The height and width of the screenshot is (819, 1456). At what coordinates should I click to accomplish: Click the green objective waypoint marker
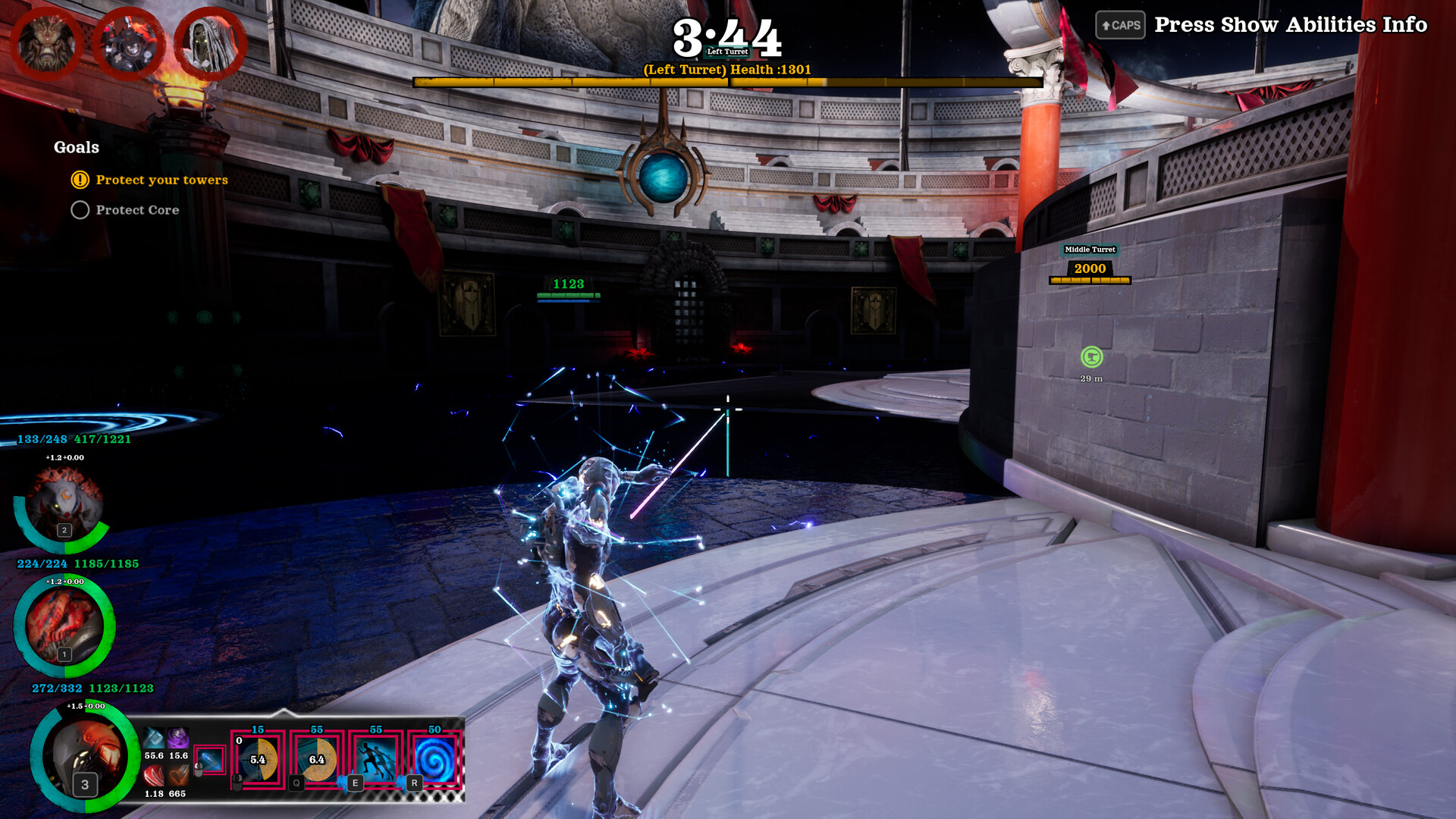1091,356
